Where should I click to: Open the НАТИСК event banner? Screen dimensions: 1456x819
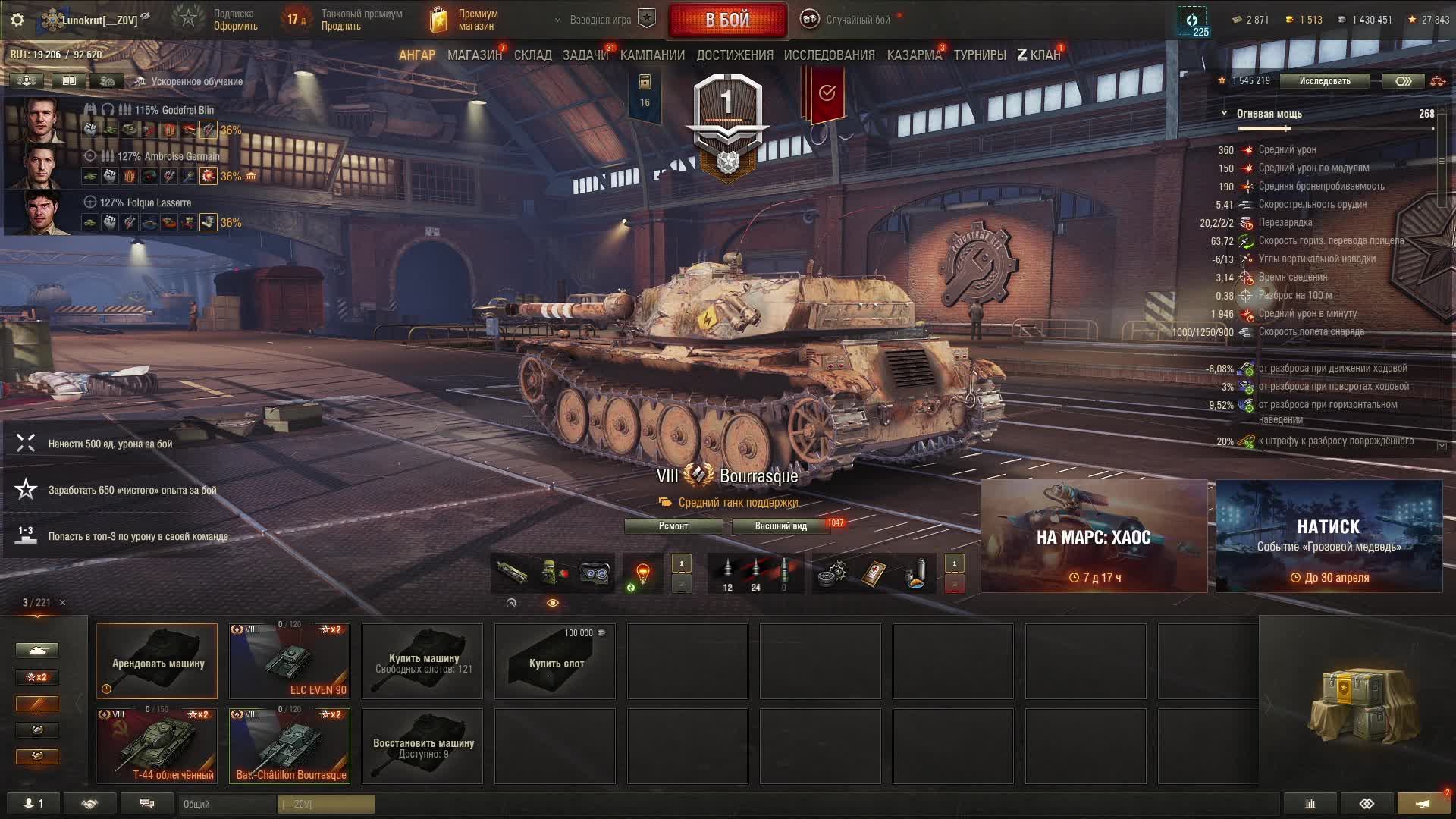tap(1329, 536)
